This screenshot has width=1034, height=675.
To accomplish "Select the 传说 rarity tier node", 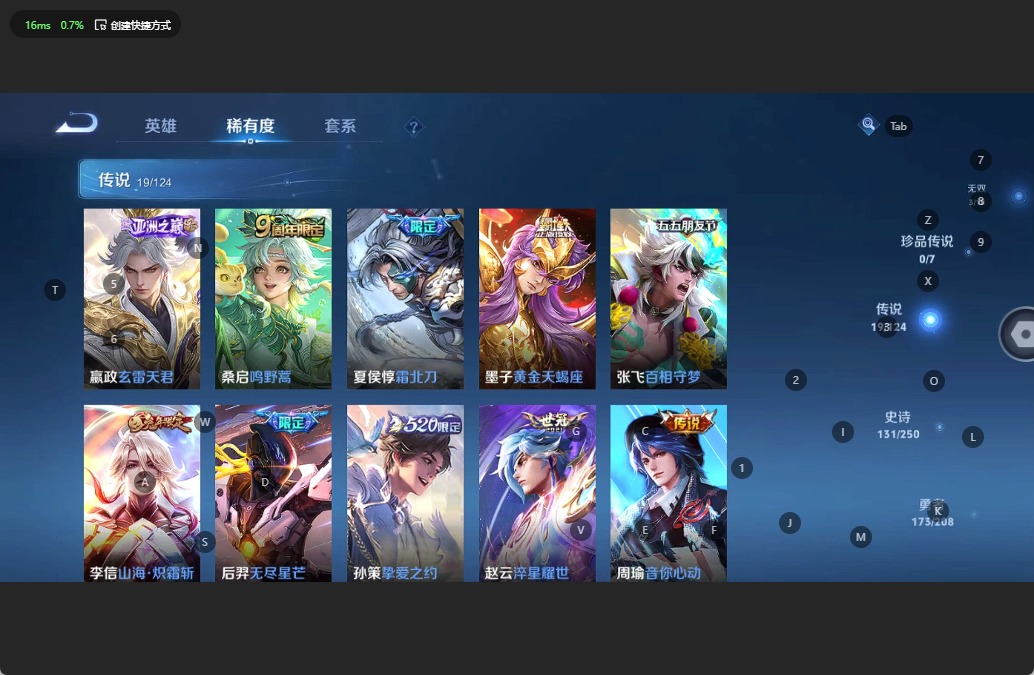I will (930, 320).
